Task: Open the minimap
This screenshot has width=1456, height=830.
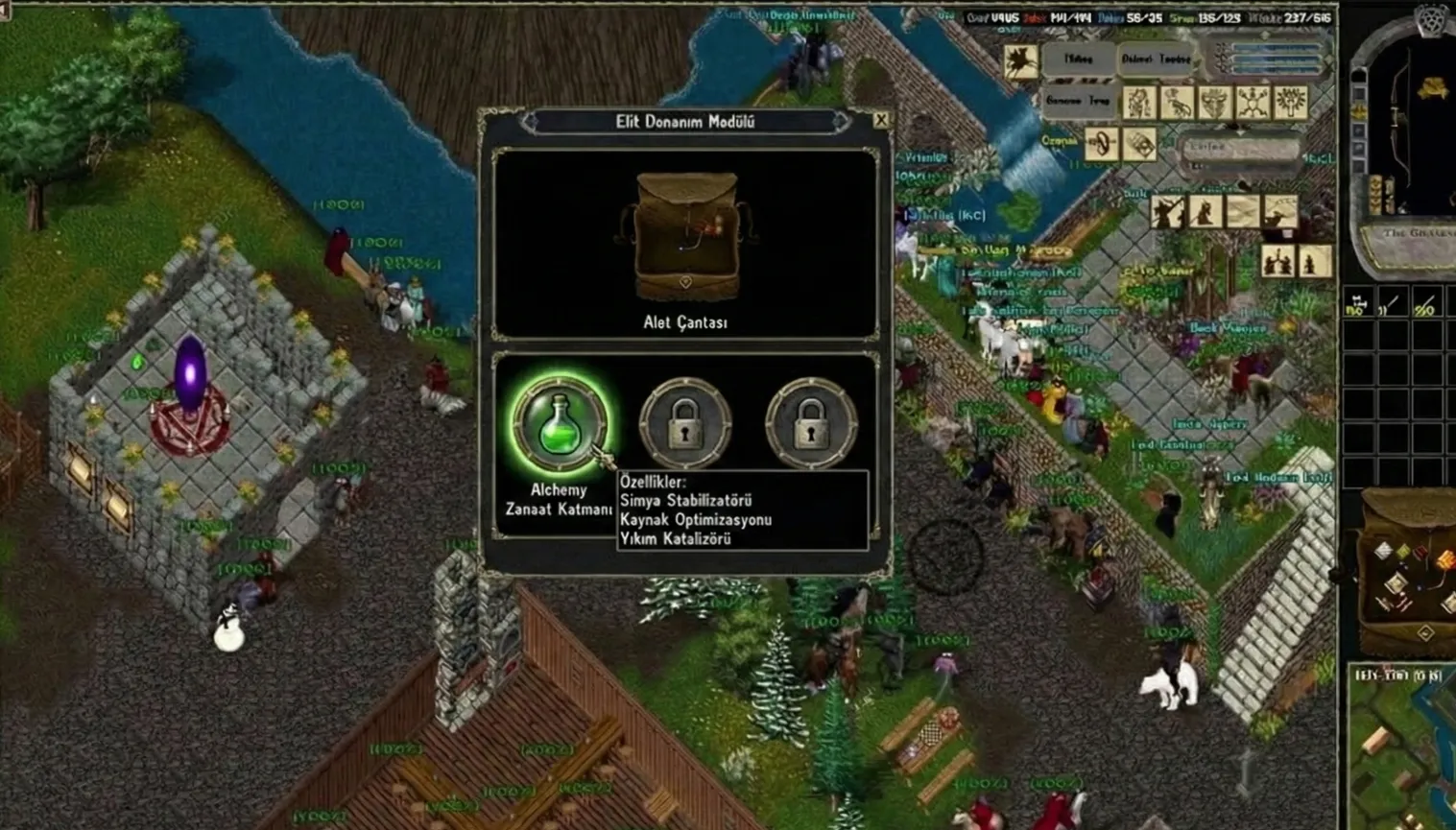Action: tap(1402, 748)
